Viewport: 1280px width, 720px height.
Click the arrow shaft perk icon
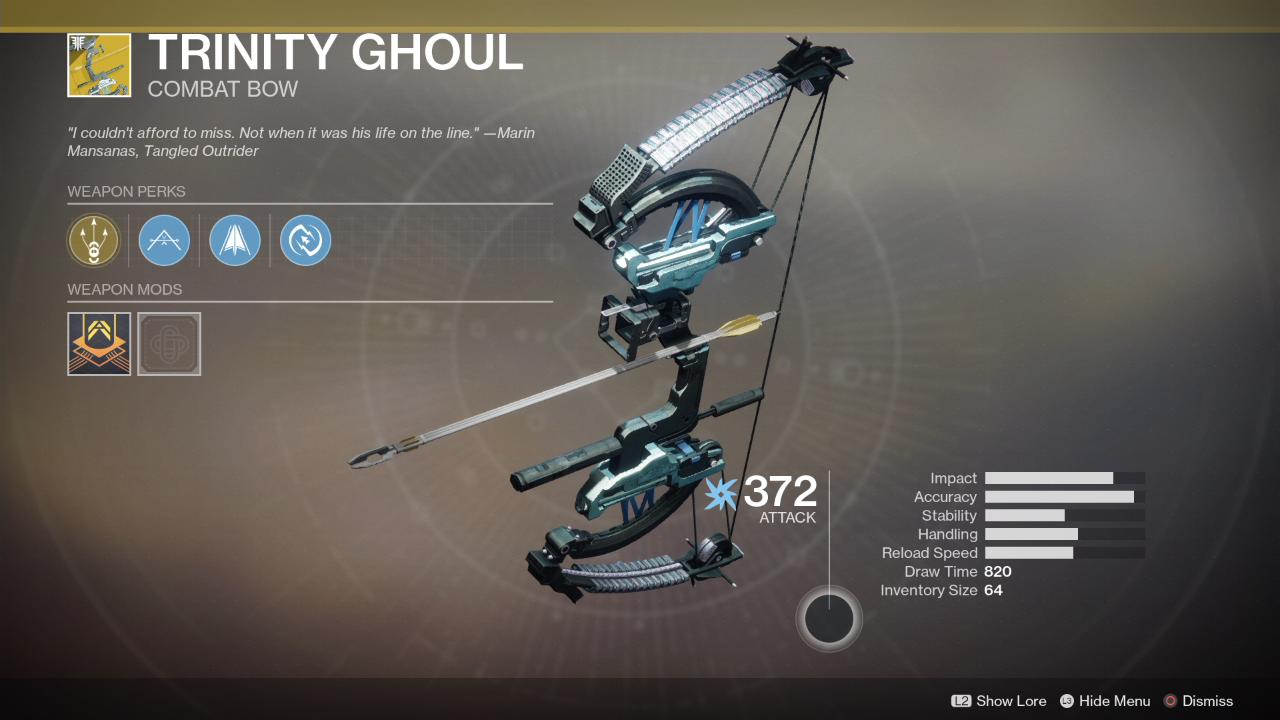[x=234, y=240]
